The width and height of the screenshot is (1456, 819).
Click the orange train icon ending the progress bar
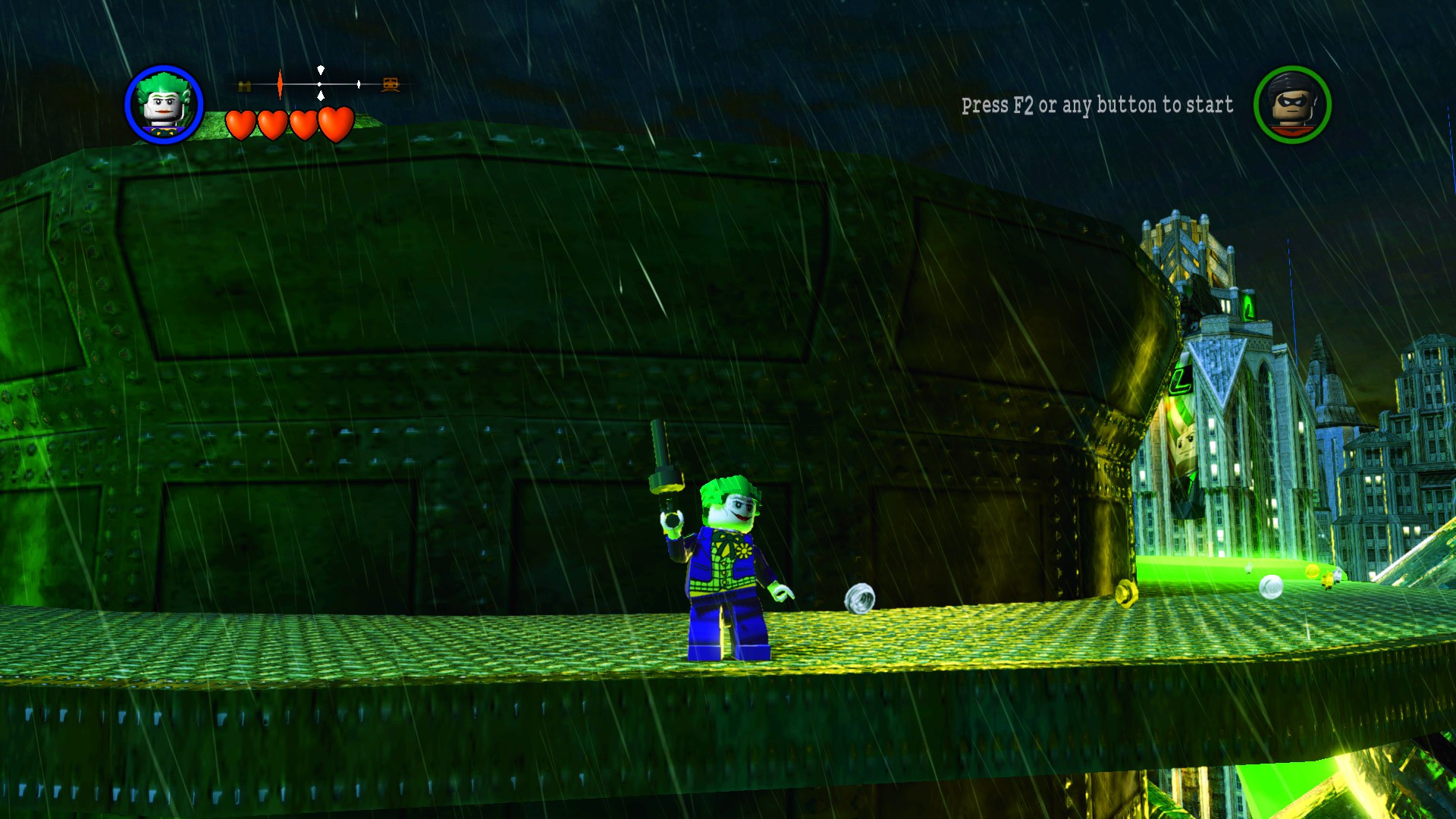click(x=389, y=85)
